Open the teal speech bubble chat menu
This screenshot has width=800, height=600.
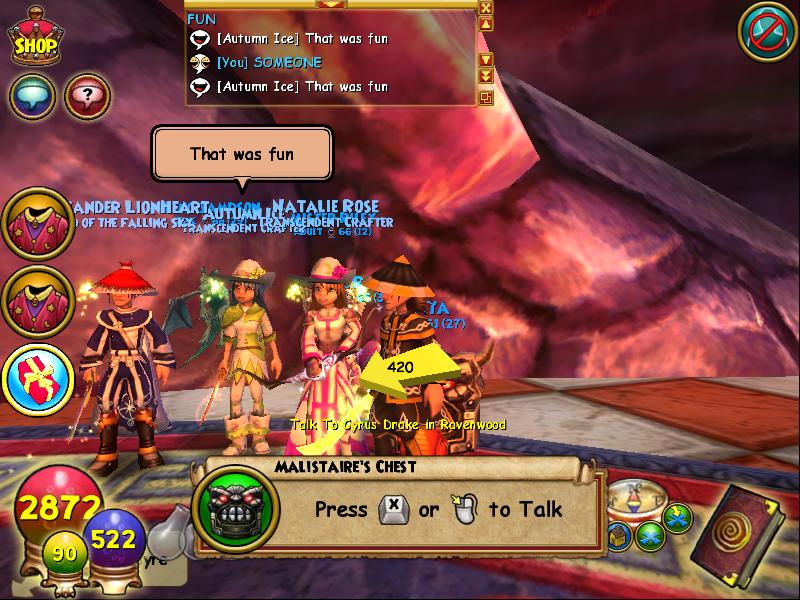(x=32, y=97)
